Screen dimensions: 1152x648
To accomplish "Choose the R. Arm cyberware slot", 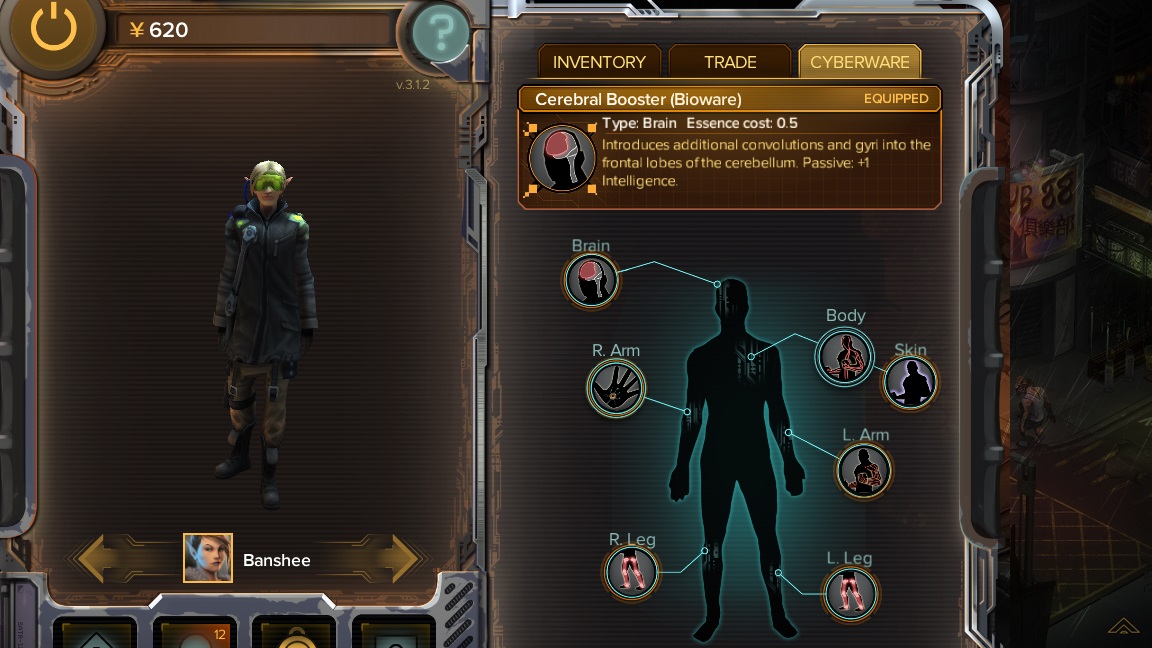I will click(616, 388).
